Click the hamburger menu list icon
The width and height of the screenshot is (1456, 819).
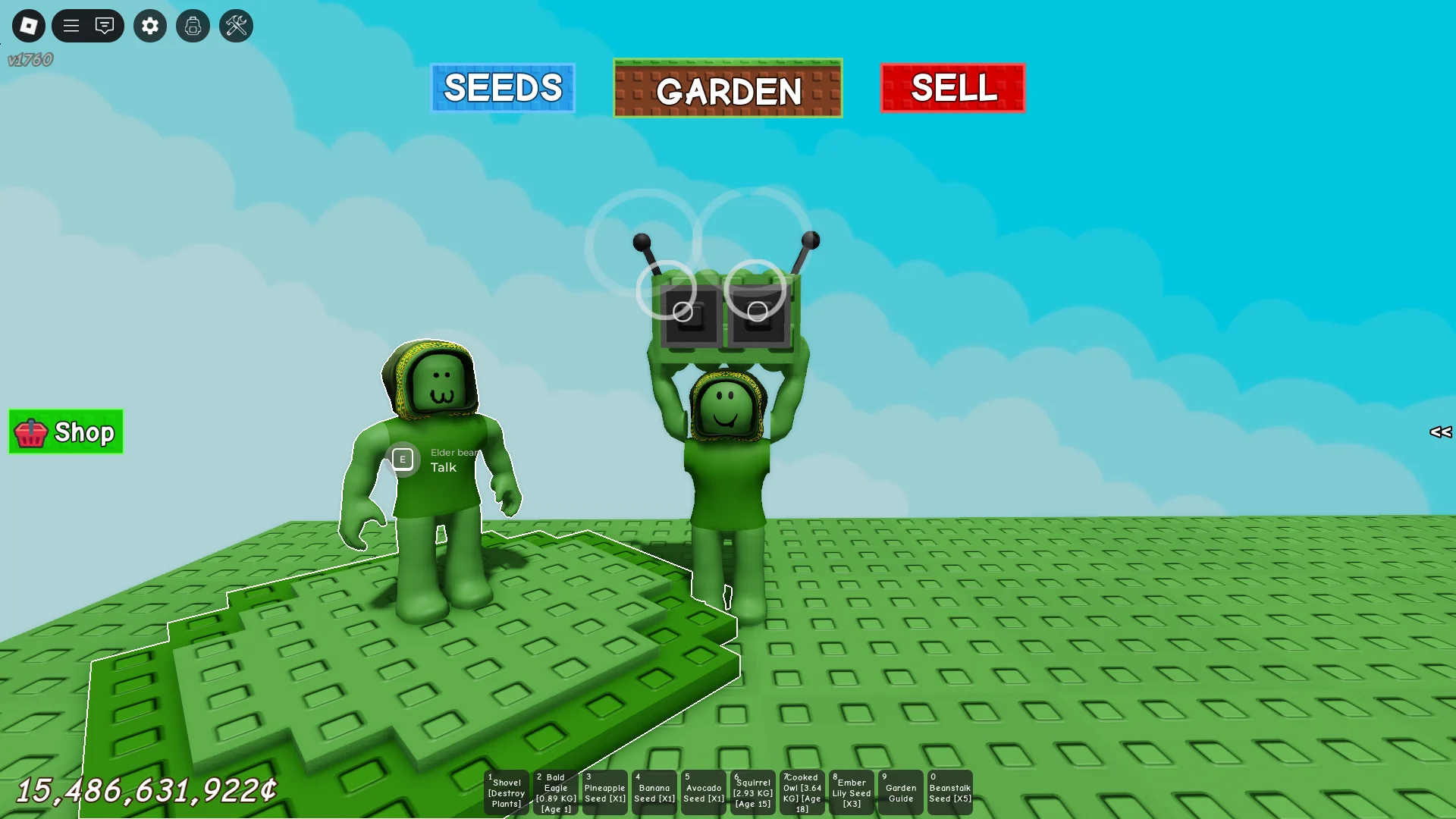tap(71, 25)
